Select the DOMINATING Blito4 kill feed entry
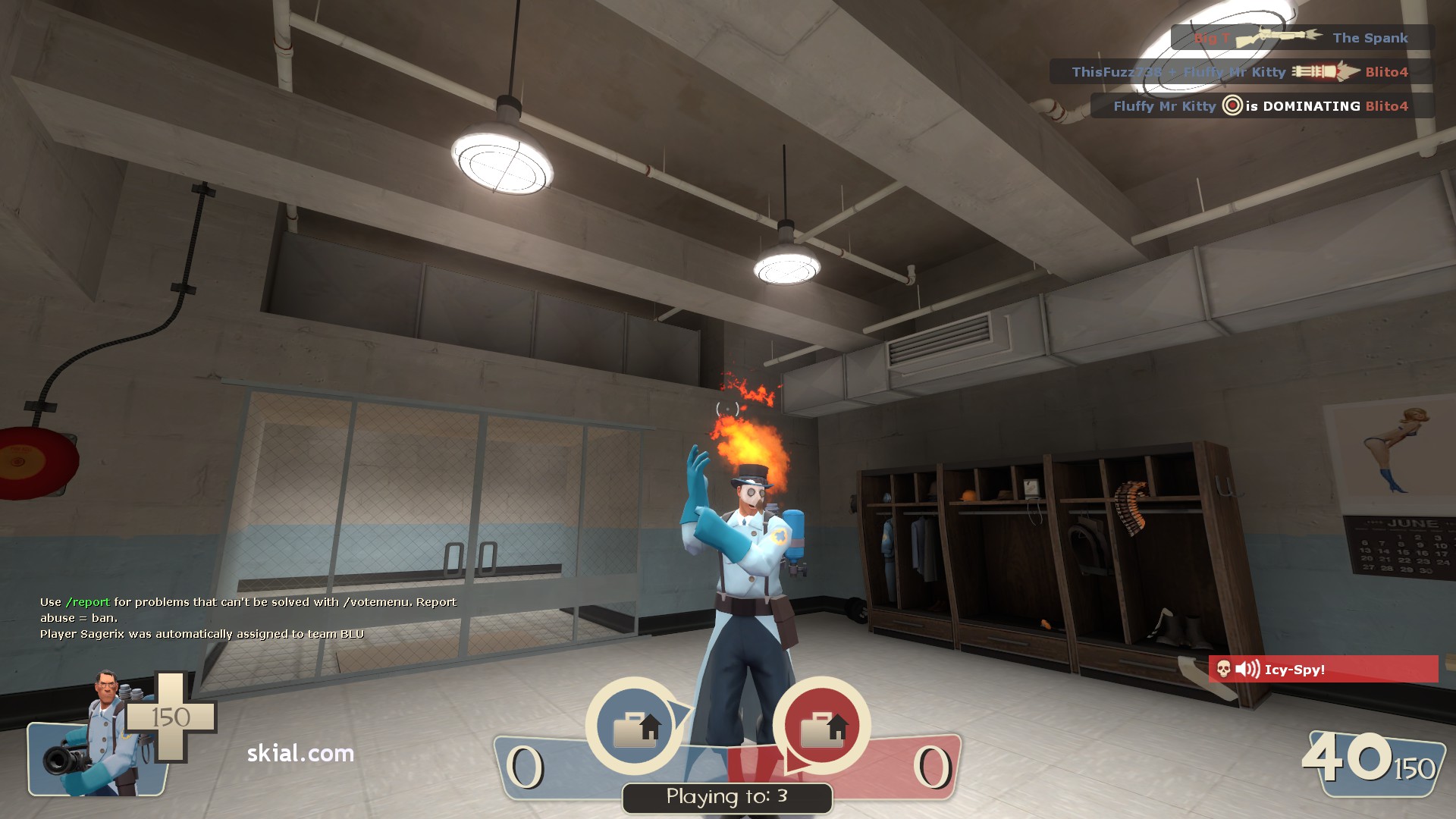1456x819 pixels. coord(1261,106)
